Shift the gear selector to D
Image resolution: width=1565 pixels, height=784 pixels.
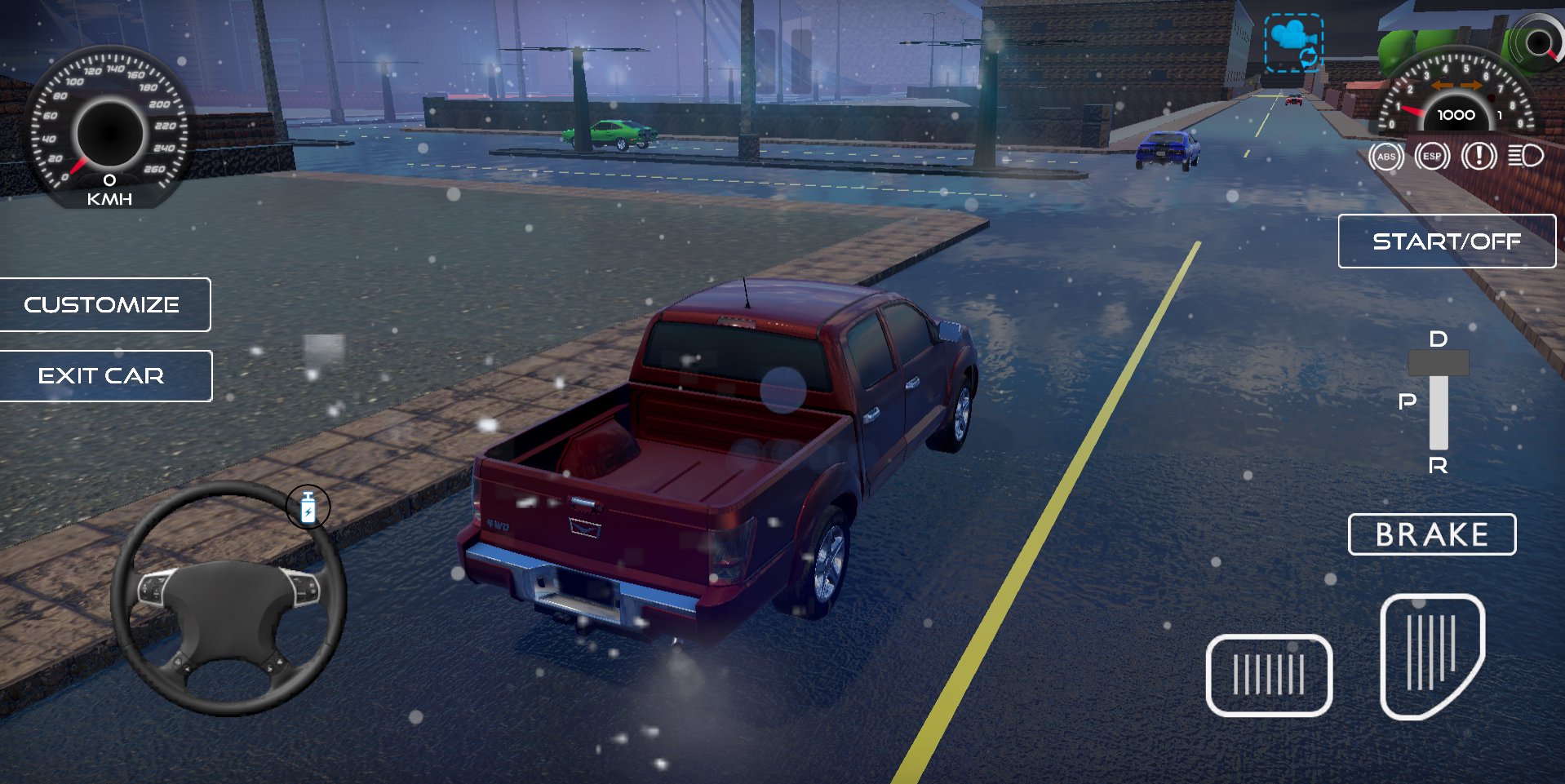click(1438, 339)
